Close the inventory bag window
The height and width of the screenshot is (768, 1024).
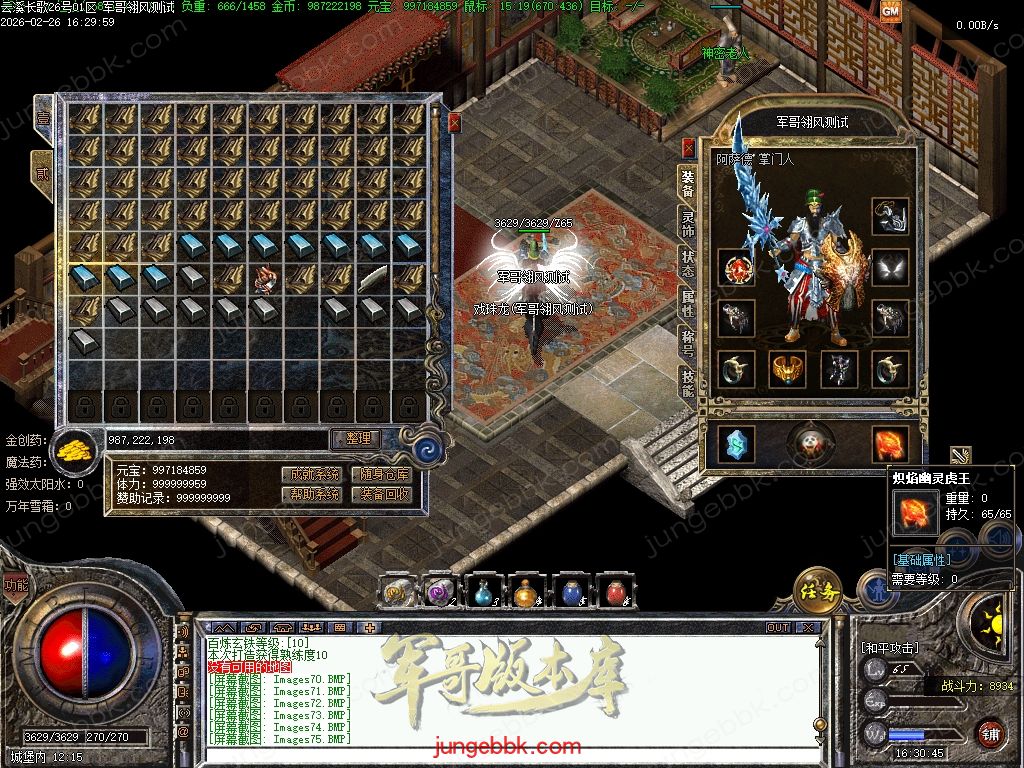[455, 123]
